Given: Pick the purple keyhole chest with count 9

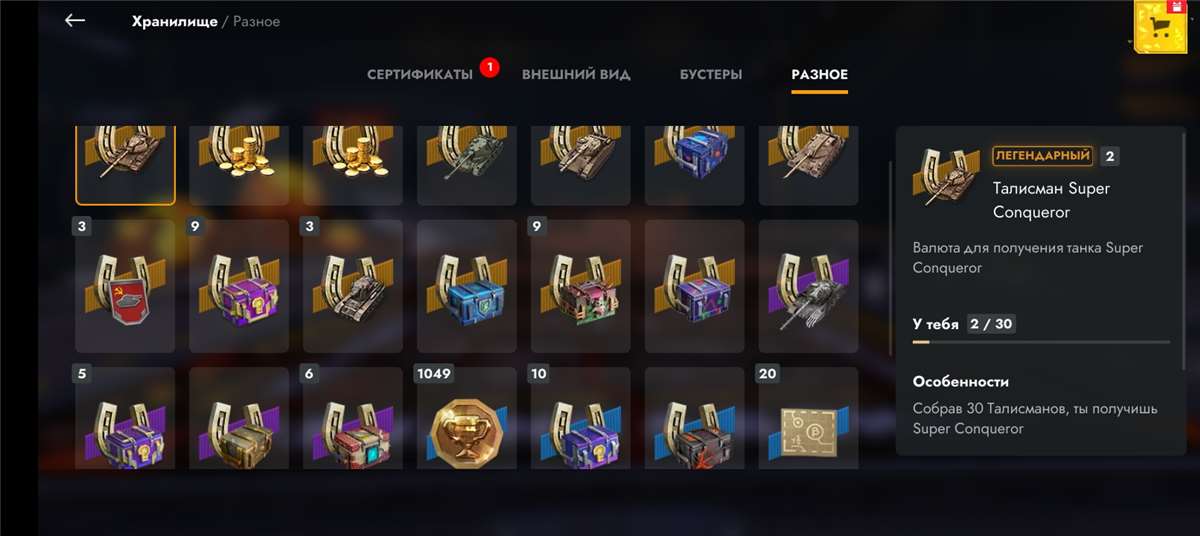Looking at the screenshot, I should click(239, 286).
